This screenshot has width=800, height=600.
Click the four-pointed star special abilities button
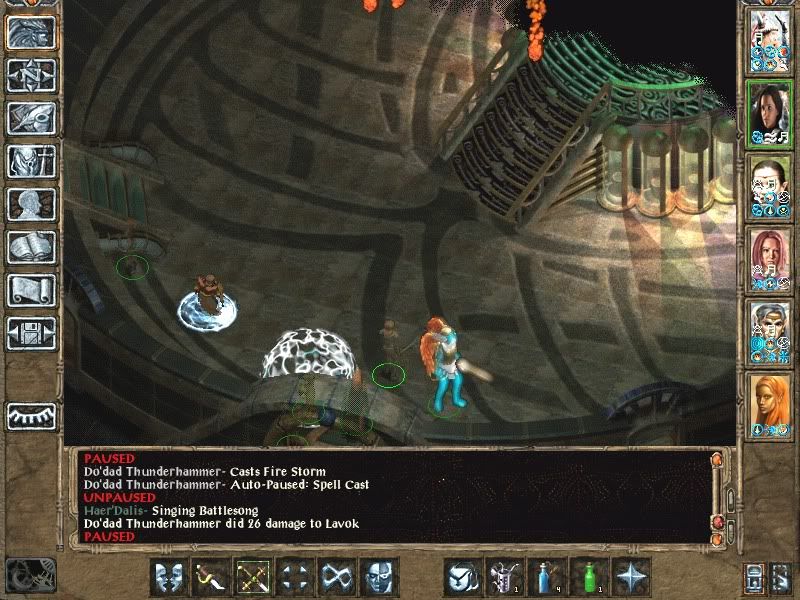[631, 577]
